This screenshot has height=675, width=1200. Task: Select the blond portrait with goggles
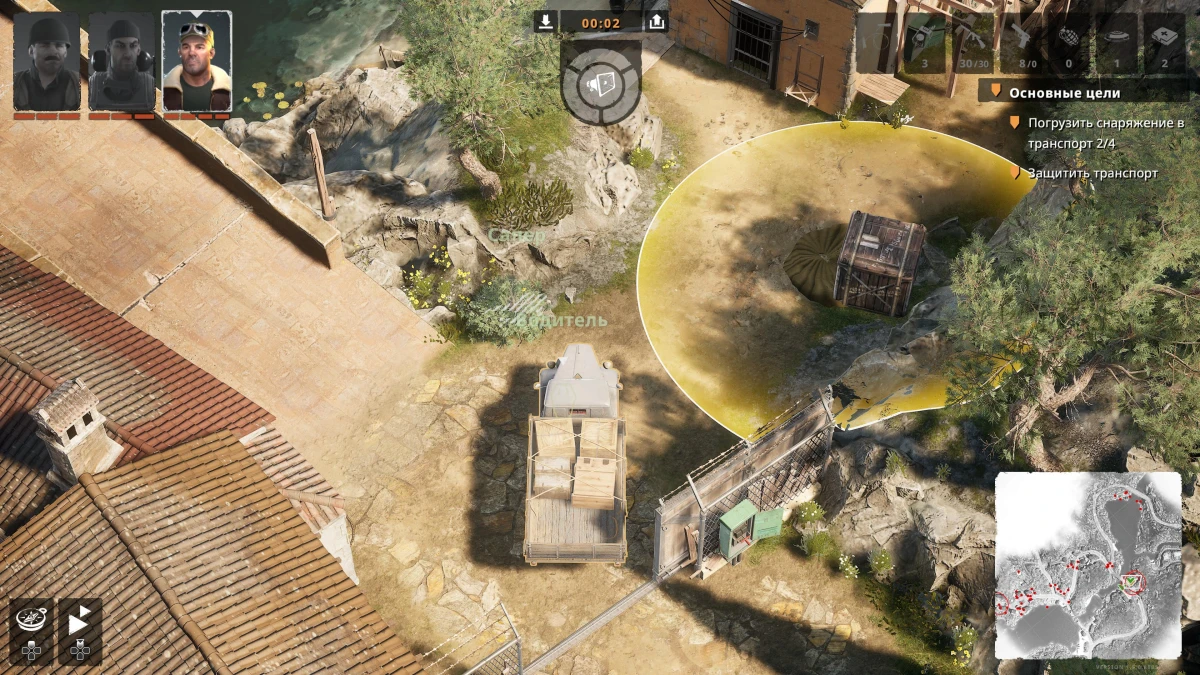(x=197, y=61)
